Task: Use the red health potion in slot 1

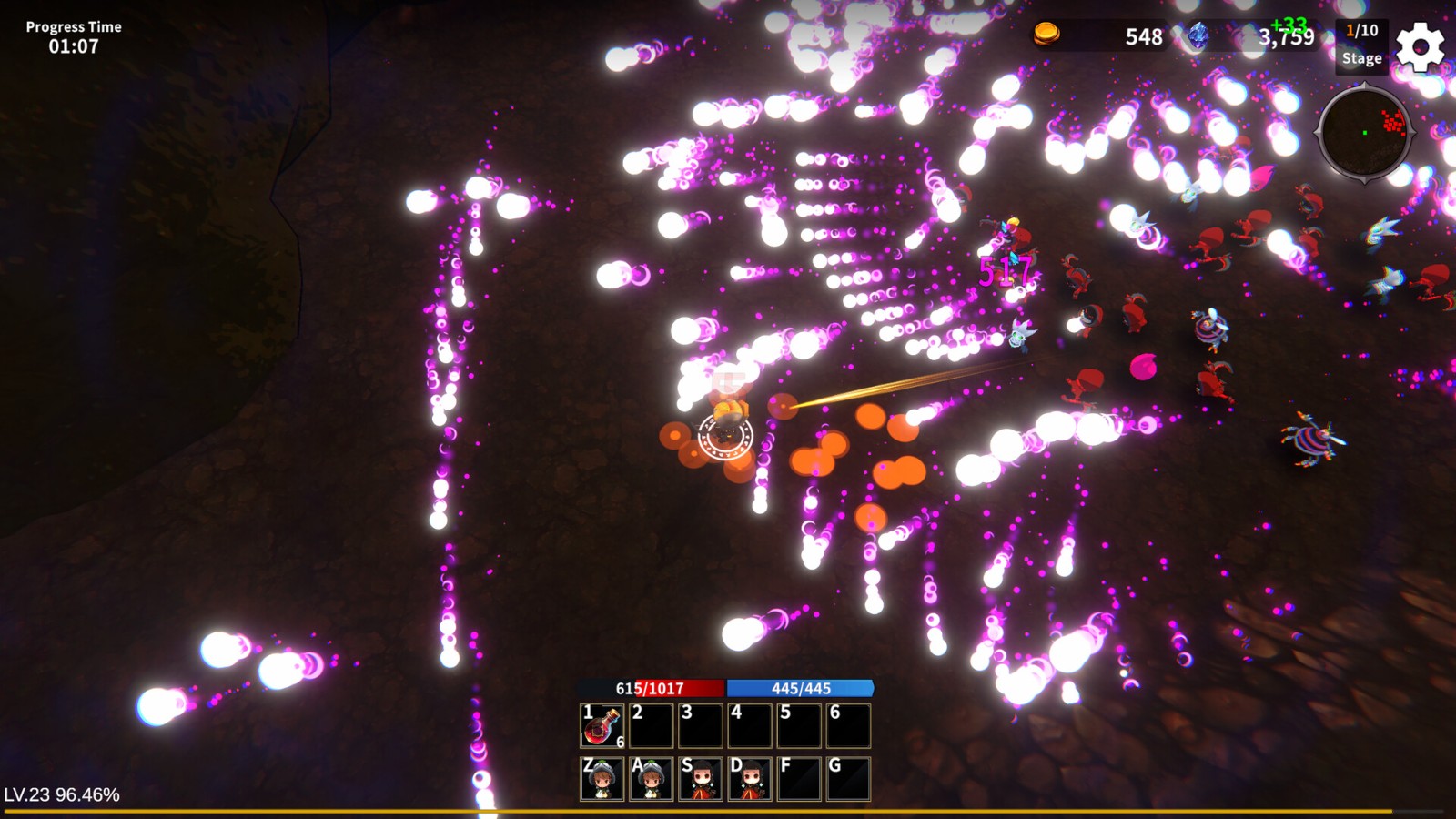Action: (602, 725)
